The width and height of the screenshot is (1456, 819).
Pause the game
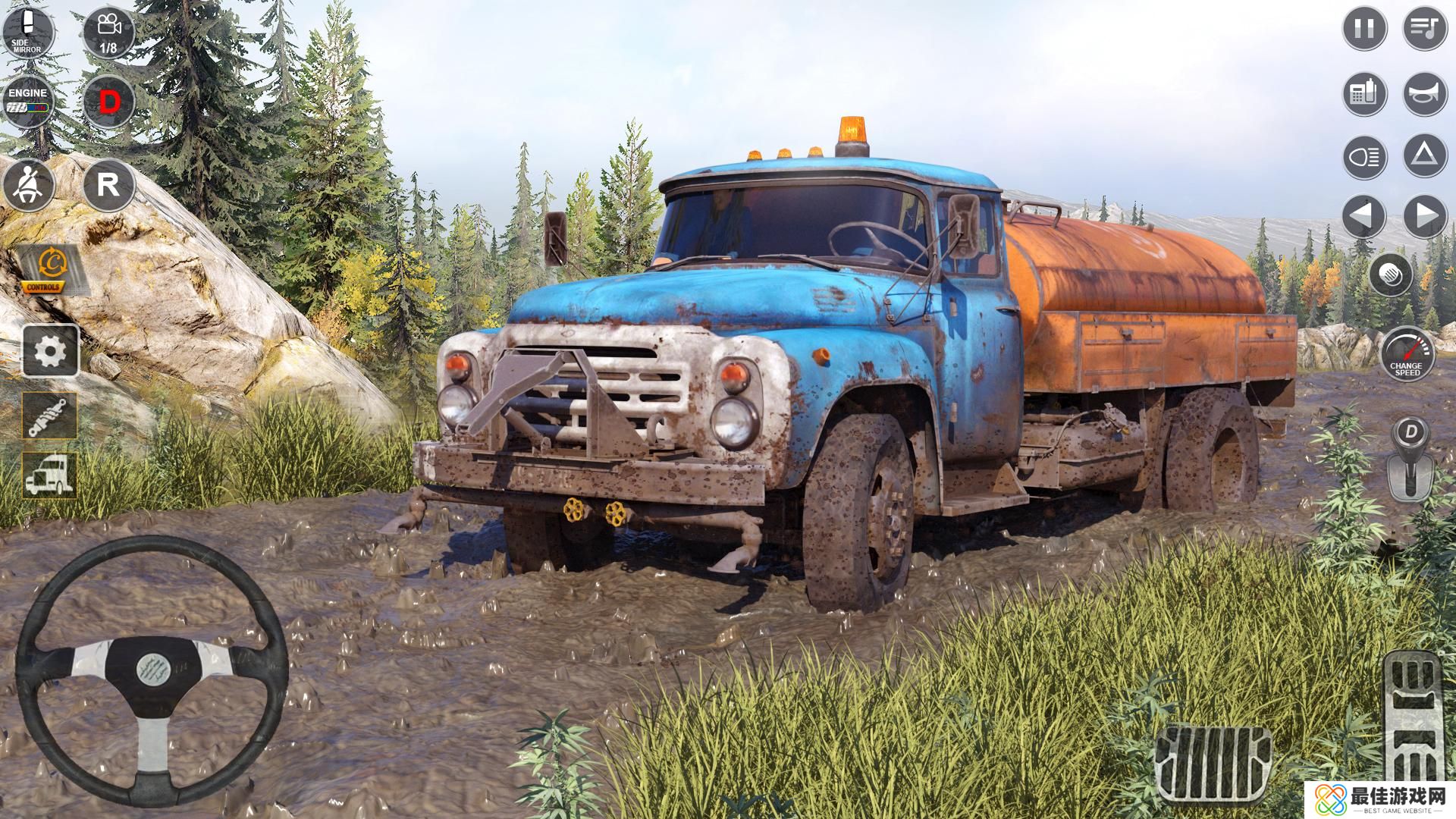[1364, 29]
